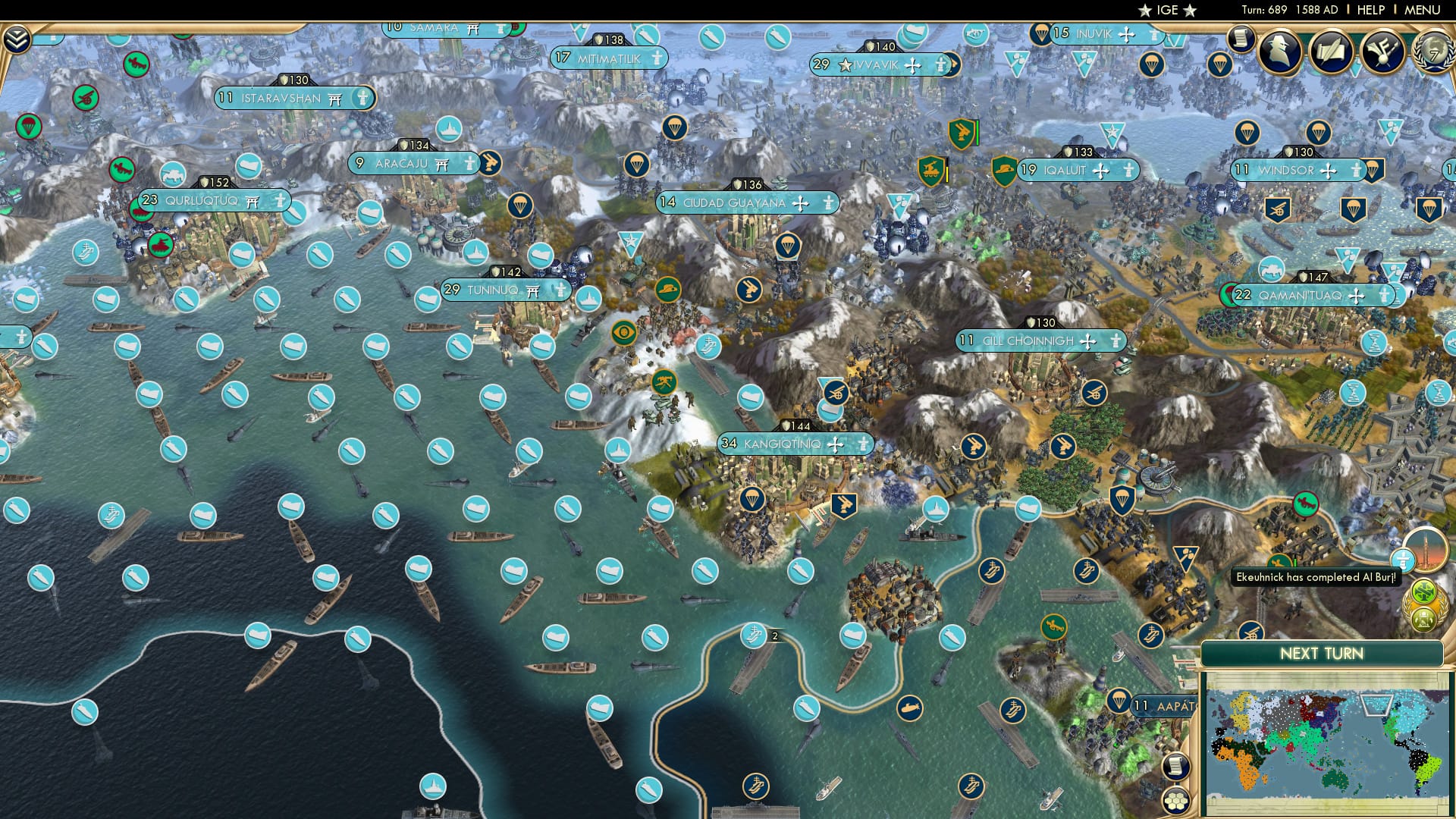Open the quill-and-scroll diplomacy notification icon

[1331, 52]
